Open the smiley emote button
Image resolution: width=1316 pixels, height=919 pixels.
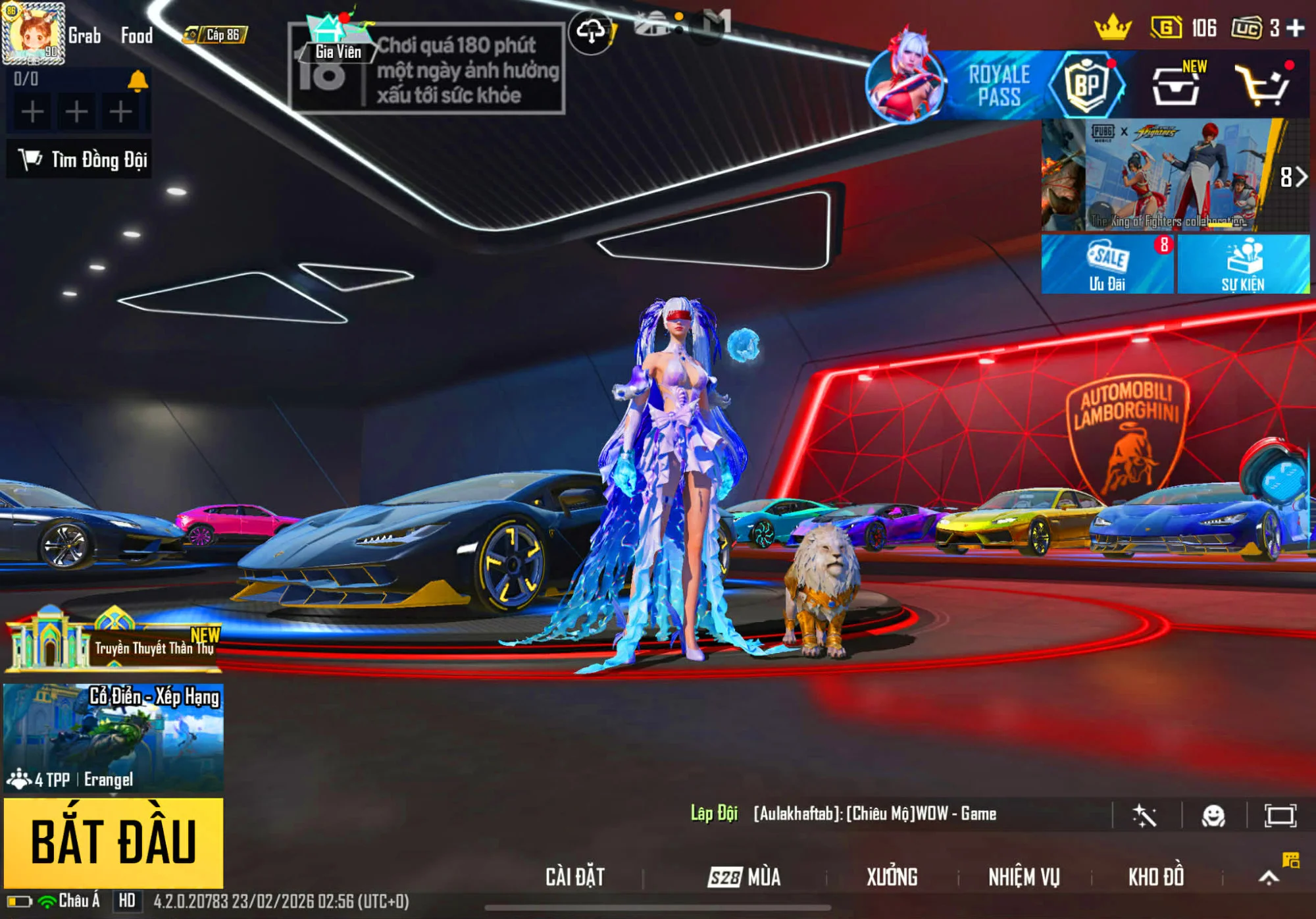[x=1213, y=816]
